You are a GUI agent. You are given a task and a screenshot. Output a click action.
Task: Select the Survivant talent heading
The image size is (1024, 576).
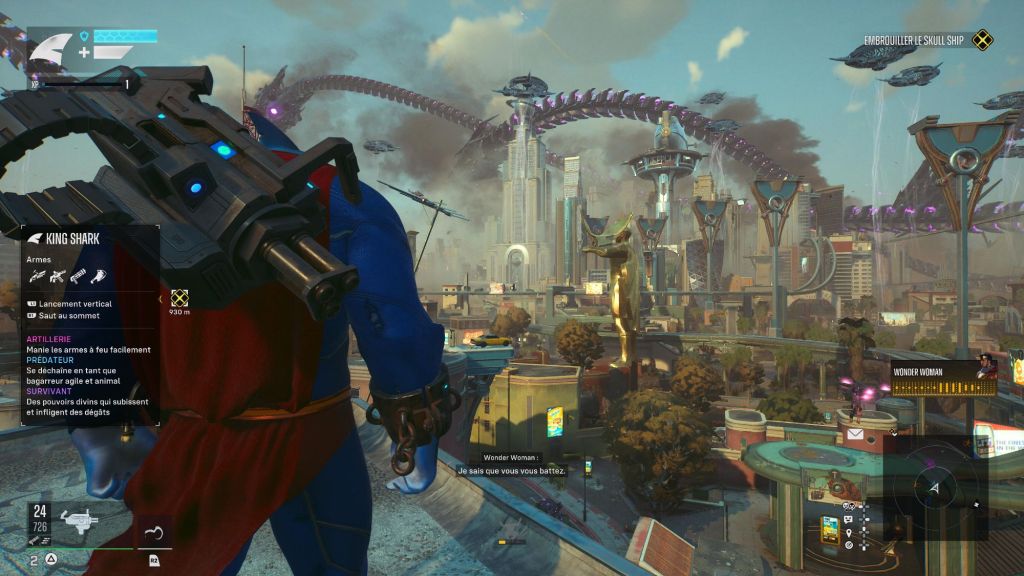pyautogui.click(x=48, y=391)
